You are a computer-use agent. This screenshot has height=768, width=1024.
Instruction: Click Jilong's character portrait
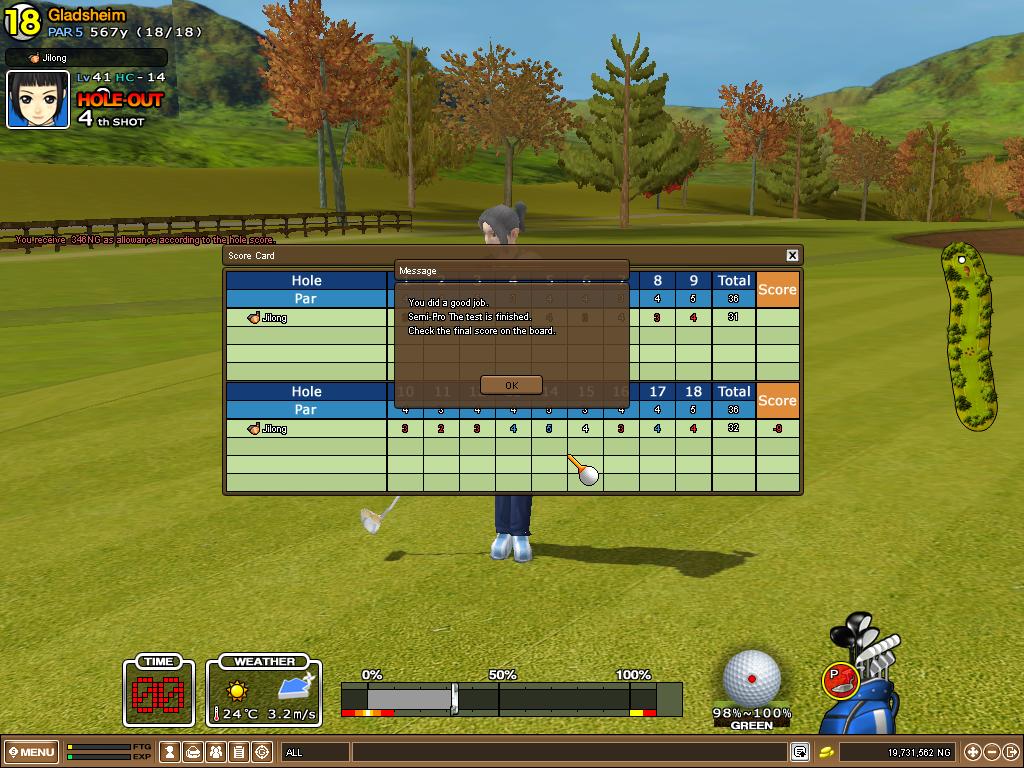(38, 100)
